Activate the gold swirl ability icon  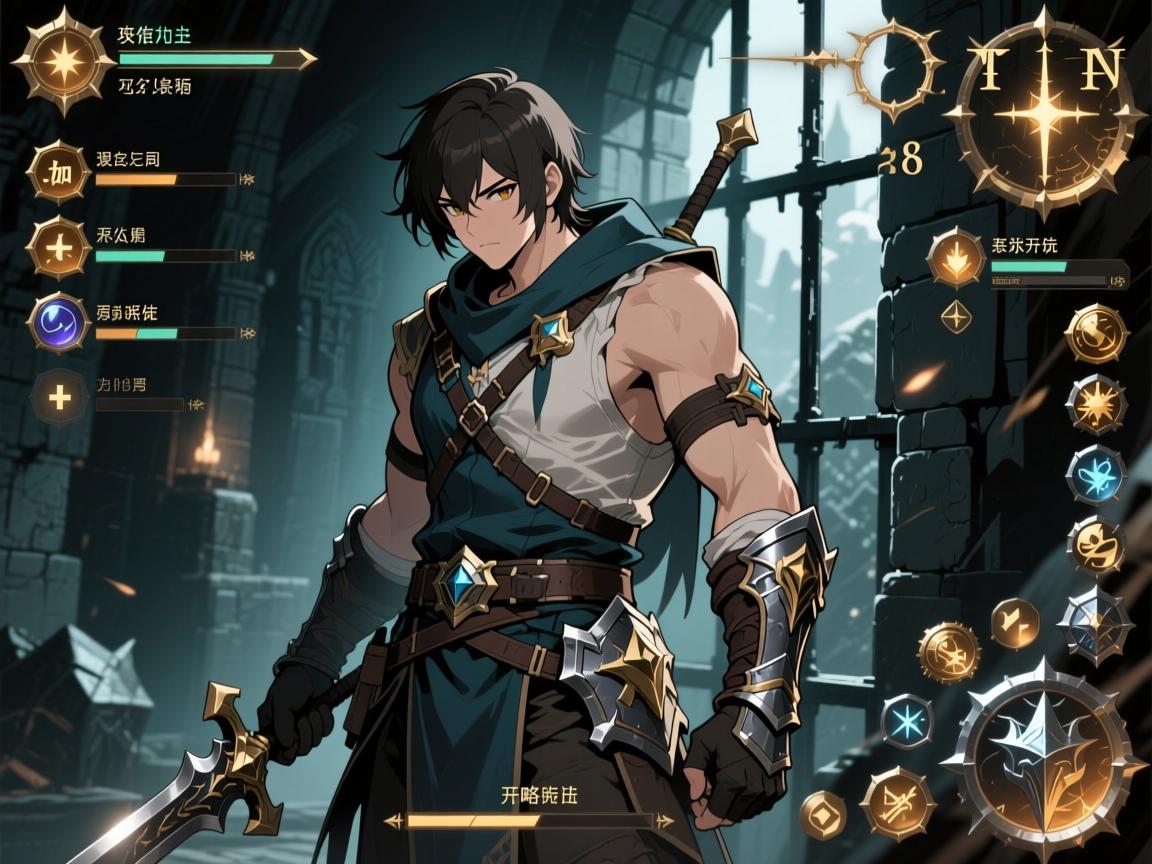(x=1095, y=334)
